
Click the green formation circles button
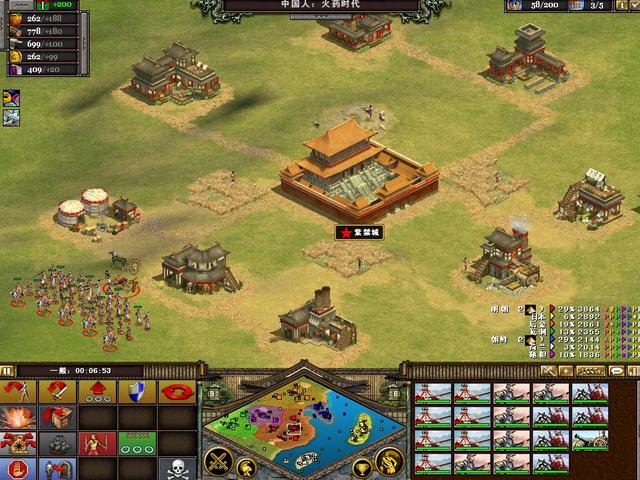(x=134, y=443)
